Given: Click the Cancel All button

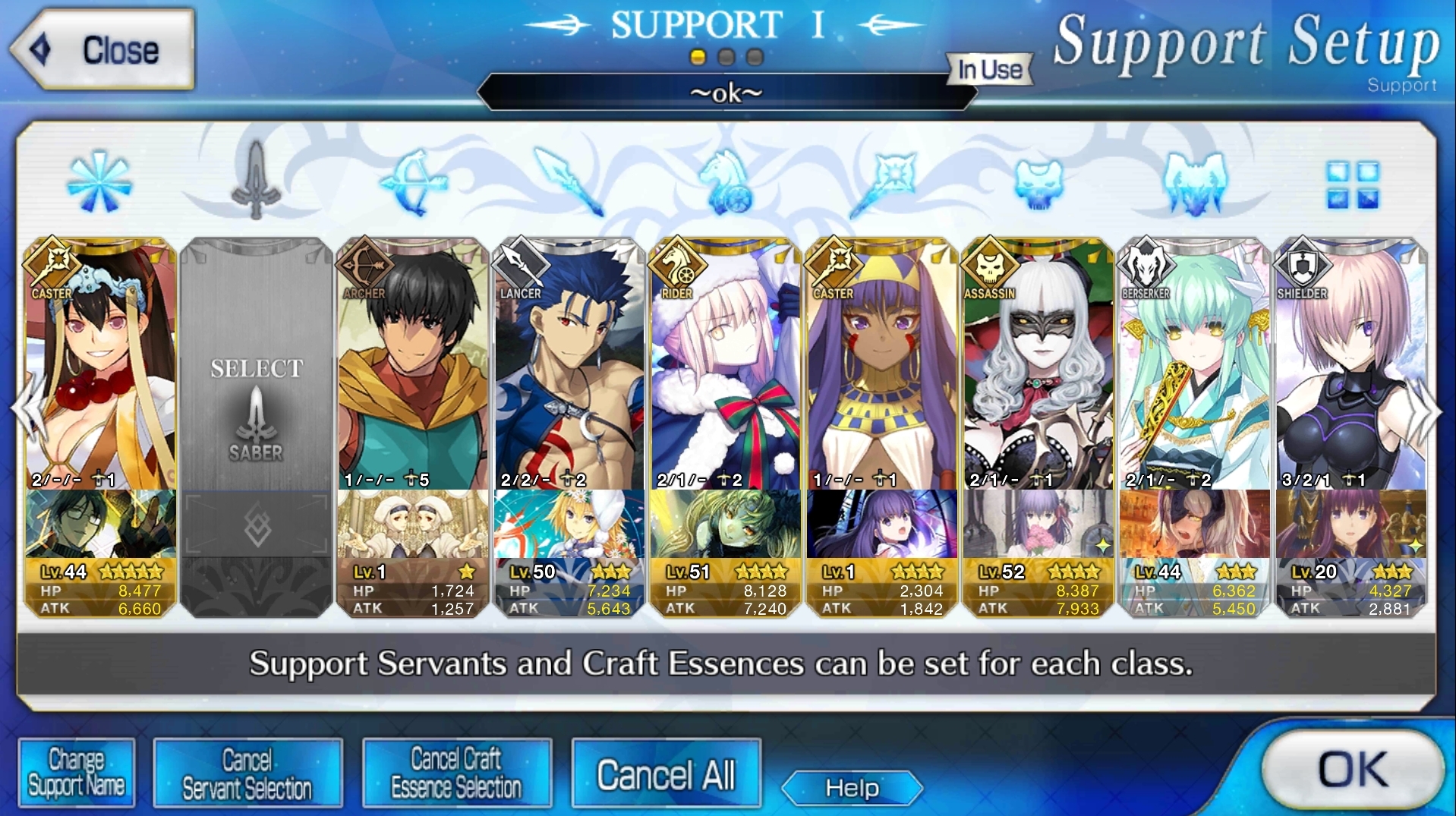Looking at the screenshot, I should tap(666, 774).
